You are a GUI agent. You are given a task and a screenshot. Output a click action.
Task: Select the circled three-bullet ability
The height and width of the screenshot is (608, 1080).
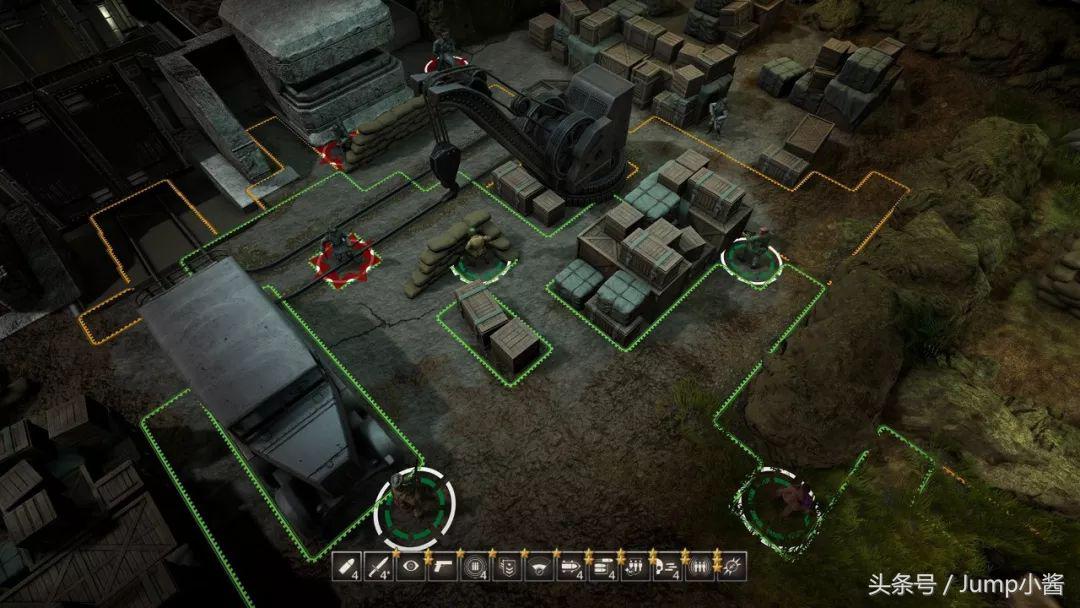[699, 567]
